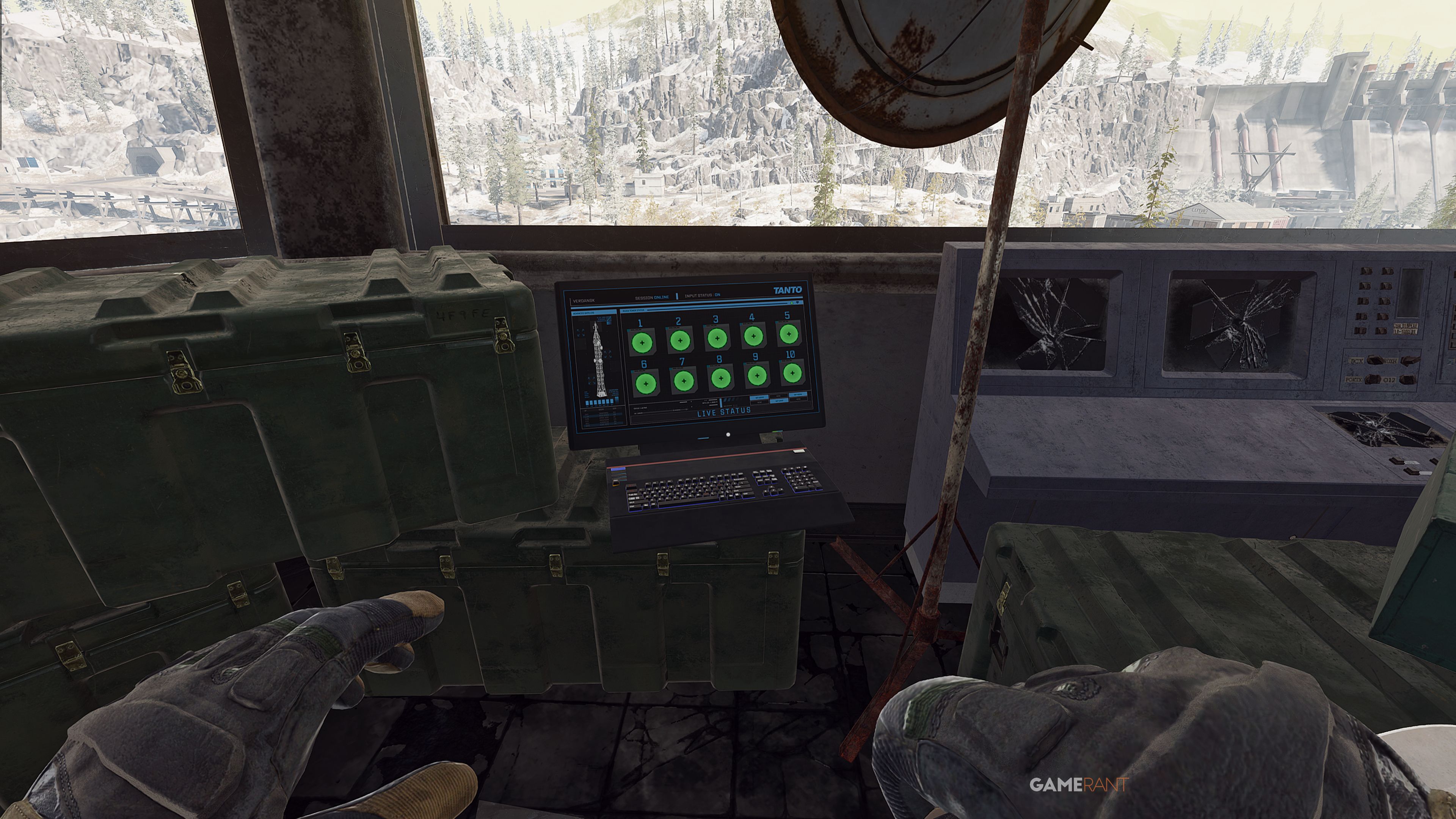Flip the PCX switch on the console
The image size is (1456, 819).
pos(1375,360)
